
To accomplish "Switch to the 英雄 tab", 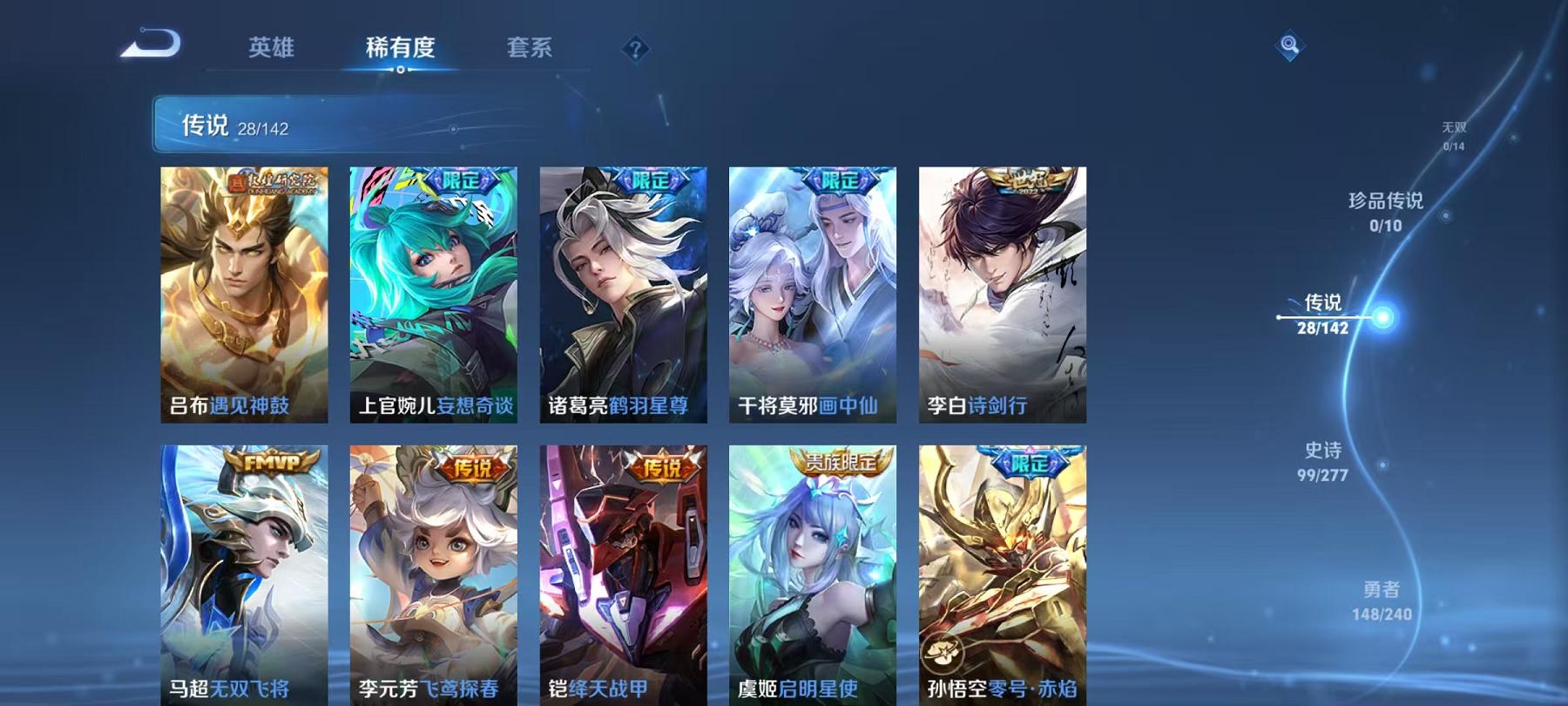I will click(x=274, y=50).
